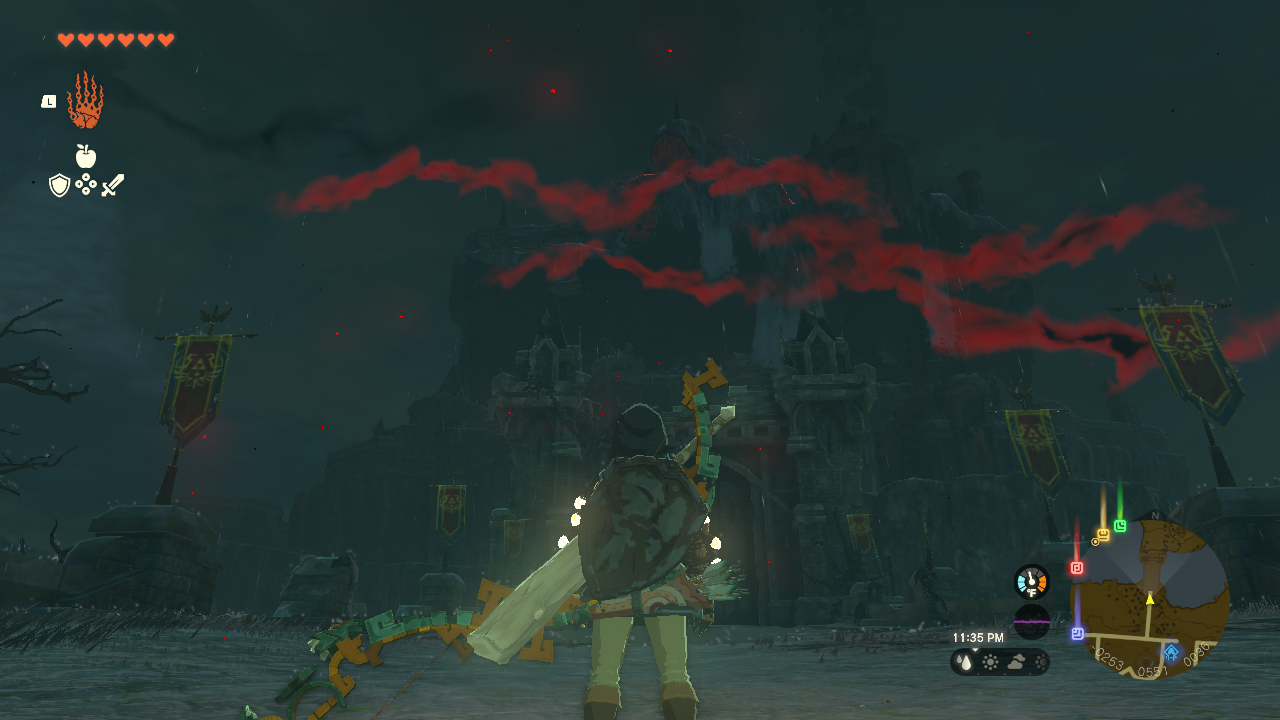The height and width of the screenshot is (720, 1280).
Task: Select the green stamp map marker
Action: click(1120, 526)
